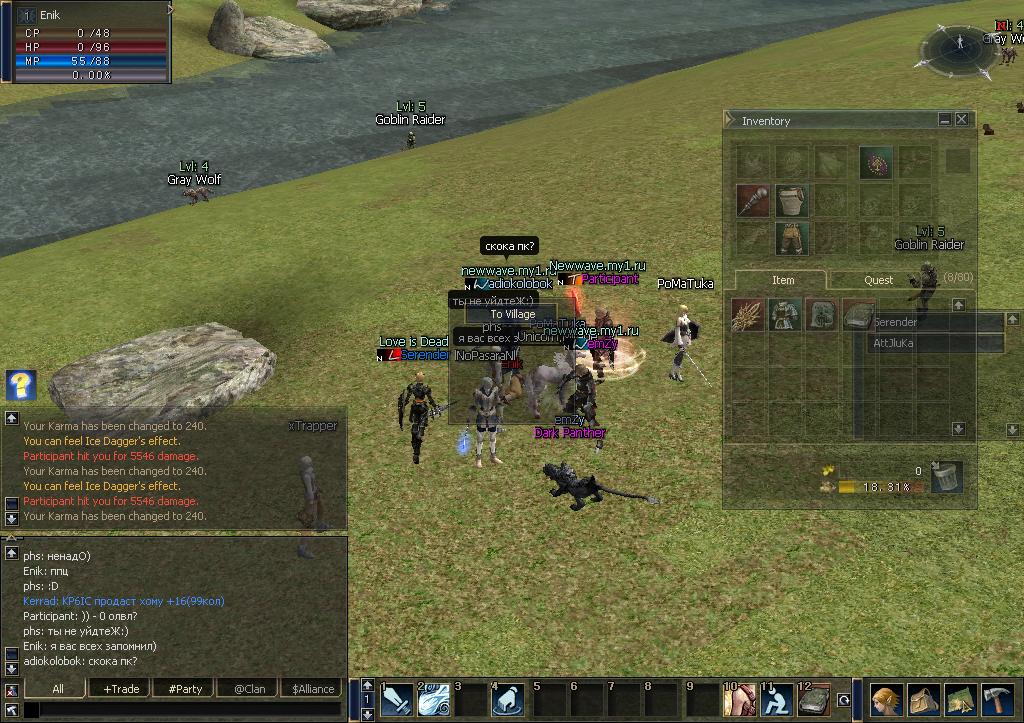
Task: Click the compass radar minimap
Action: pyautogui.click(x=959, y=47)
